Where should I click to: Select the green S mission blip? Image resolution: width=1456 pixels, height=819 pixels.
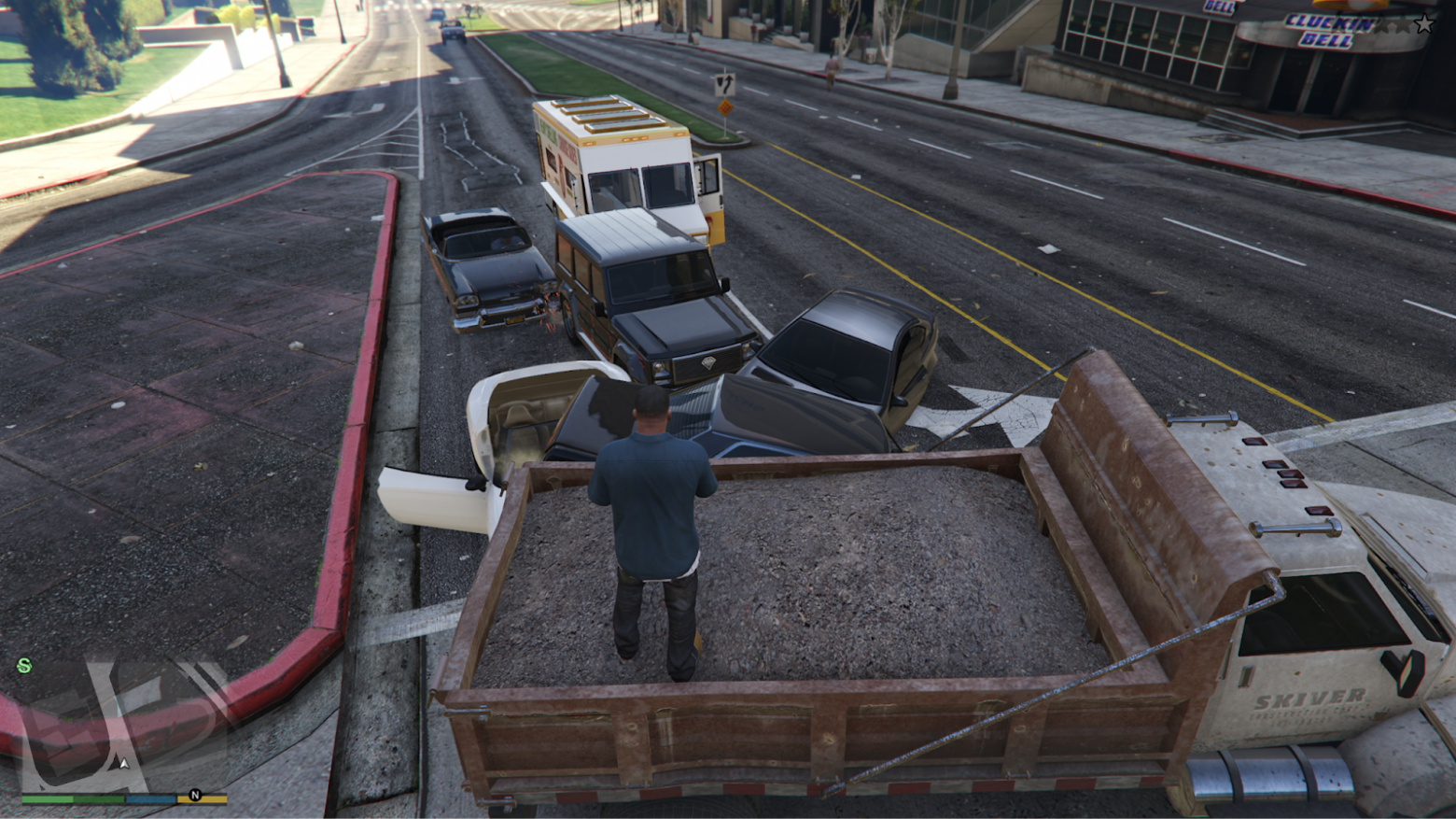[x=24, y=666]
